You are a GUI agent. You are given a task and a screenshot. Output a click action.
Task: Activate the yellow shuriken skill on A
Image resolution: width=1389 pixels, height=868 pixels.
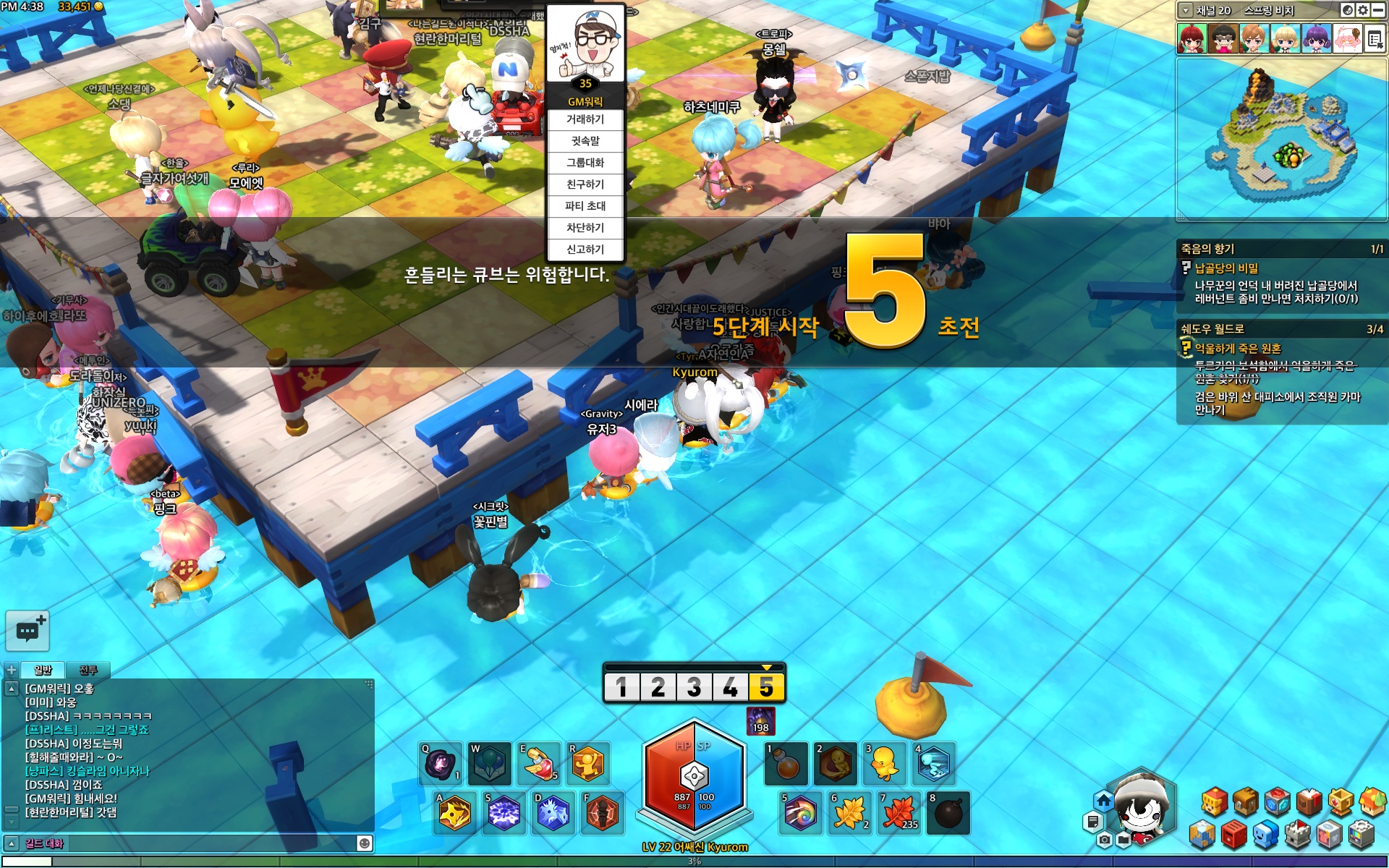point(454,813)
